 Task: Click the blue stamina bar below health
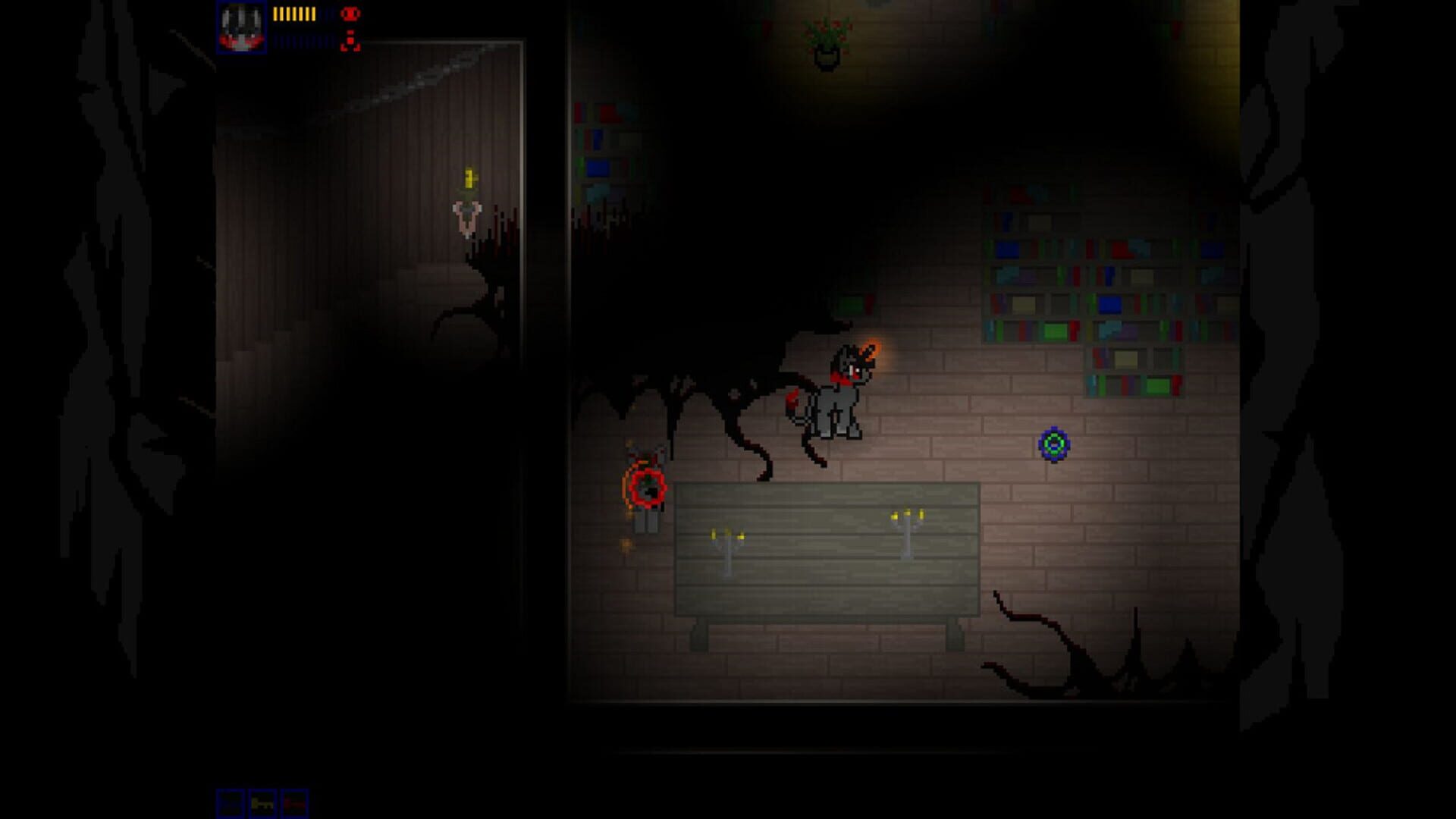(297, 42)
